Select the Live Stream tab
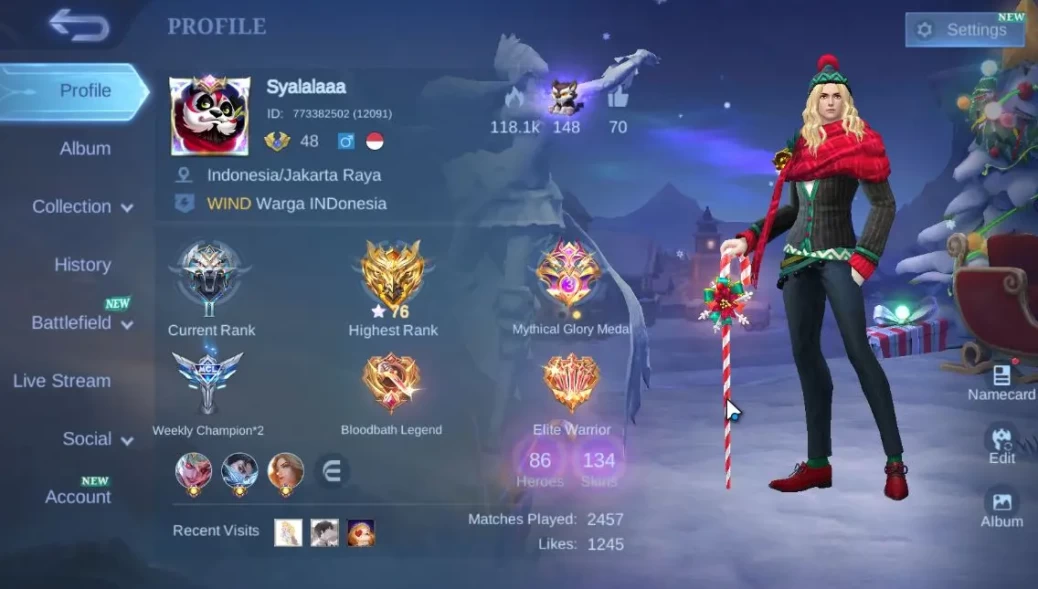Viewport: 1038px width, 589px height. click(x=62, y=381)
